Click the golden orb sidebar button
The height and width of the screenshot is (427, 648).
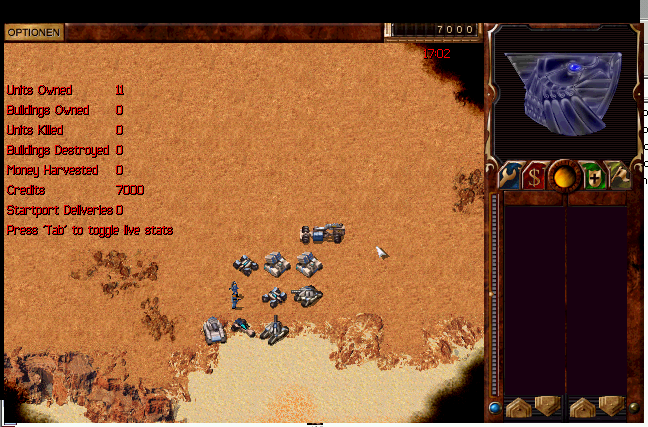pyautogui.click(x=565, y=176)
